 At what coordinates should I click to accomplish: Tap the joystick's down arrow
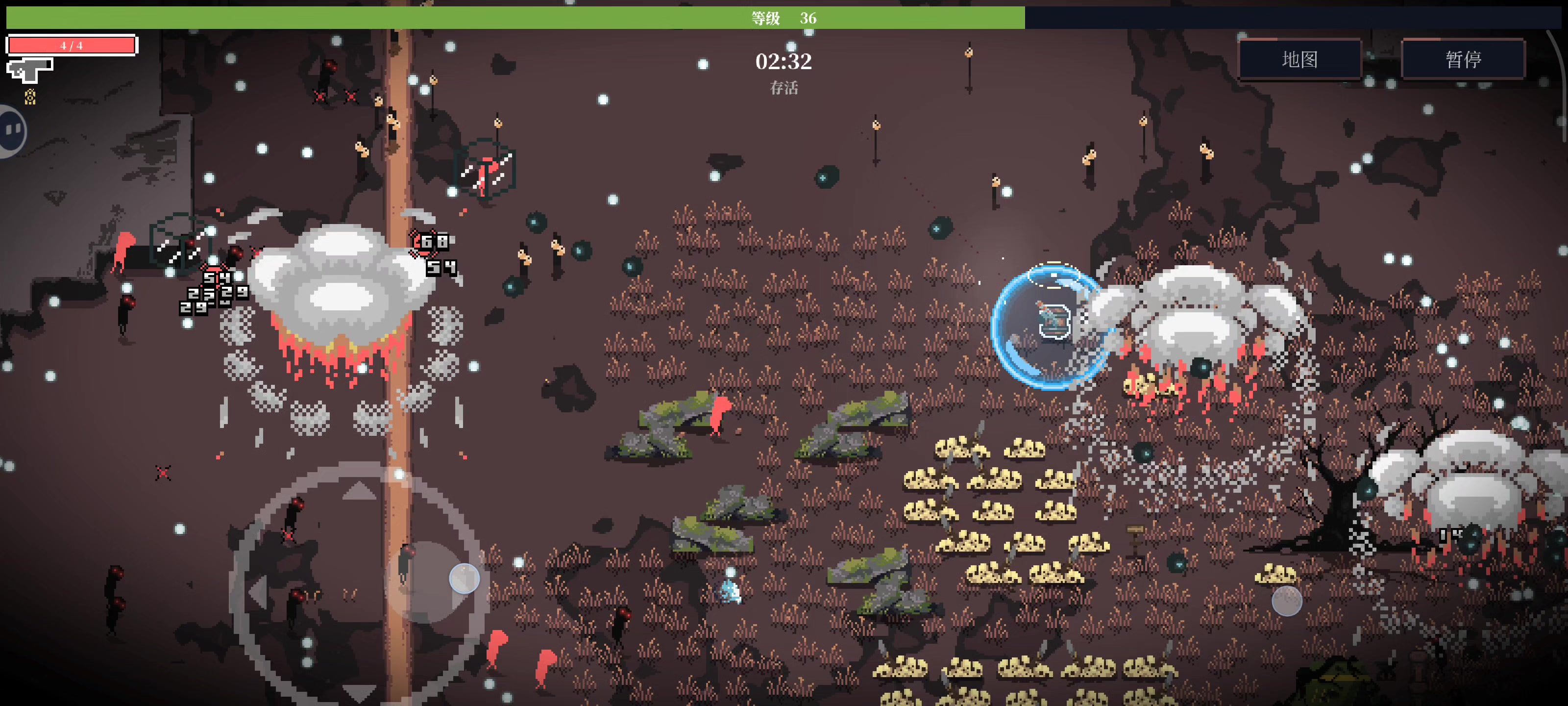tap(359, 692)
